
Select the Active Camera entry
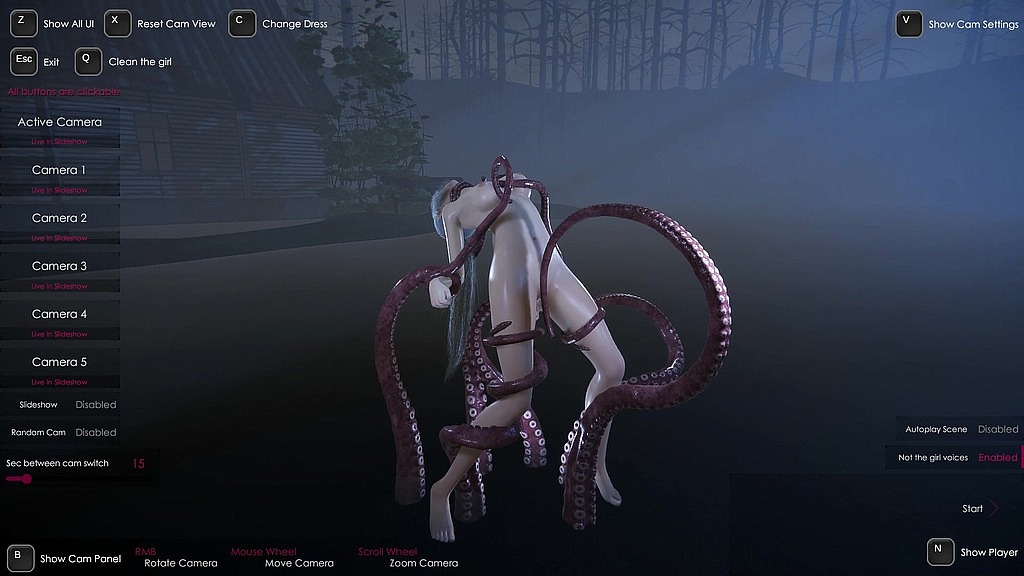[x=60, y=122]
